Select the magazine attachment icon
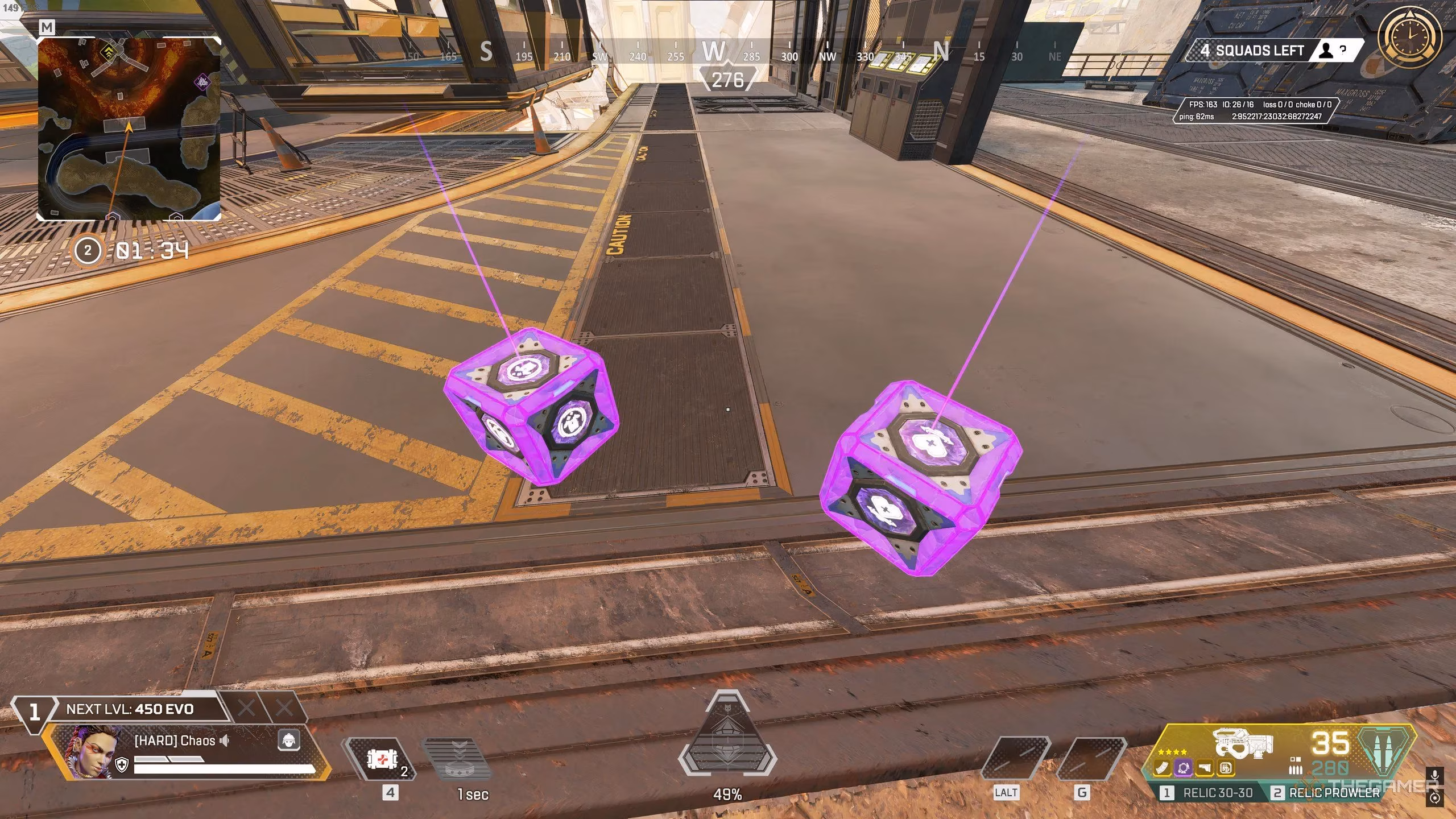Screen dimensions: 1456x819 point(1163,768)
